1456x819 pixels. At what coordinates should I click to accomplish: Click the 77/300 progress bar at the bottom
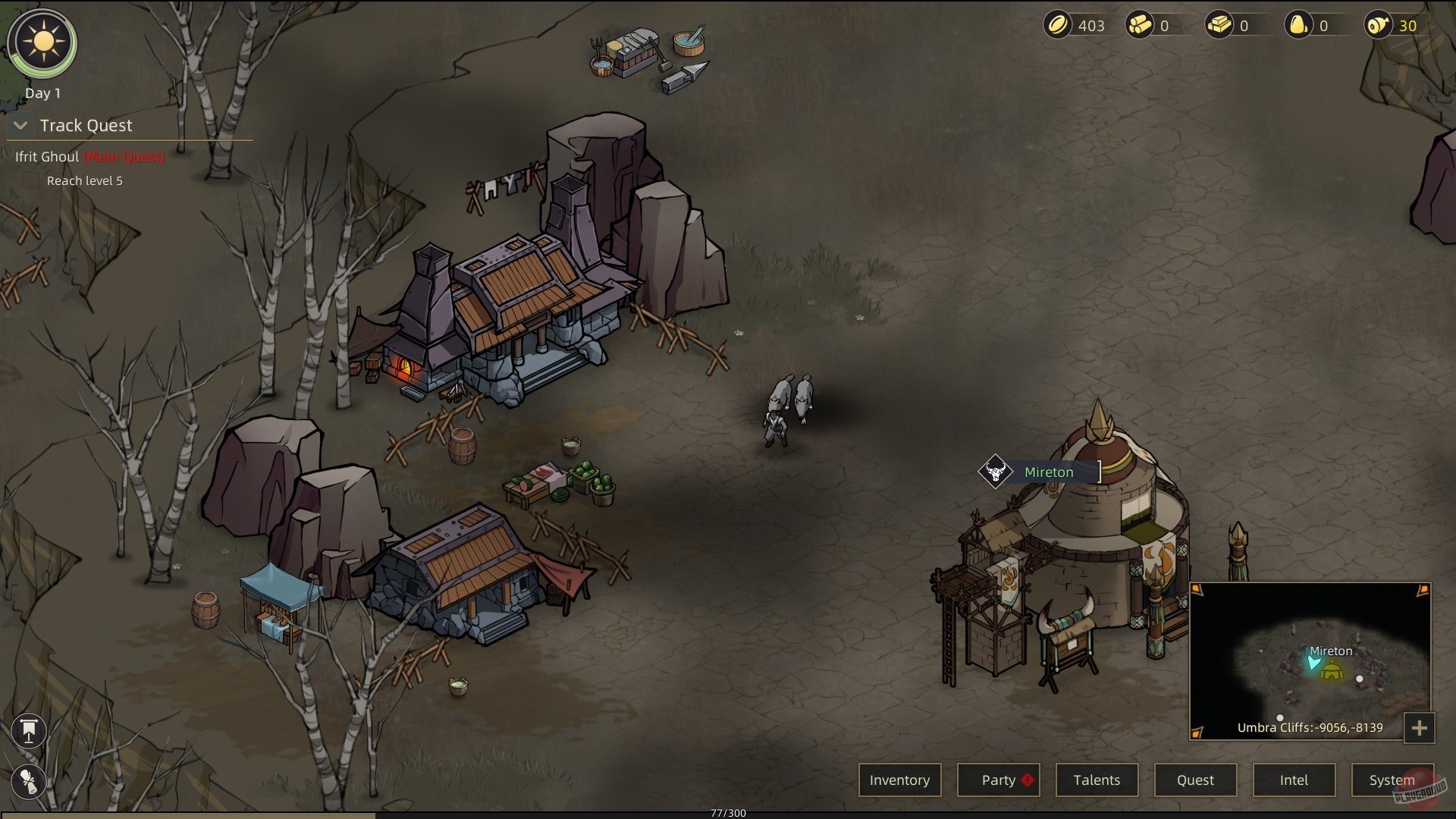(x=726, y=813)
